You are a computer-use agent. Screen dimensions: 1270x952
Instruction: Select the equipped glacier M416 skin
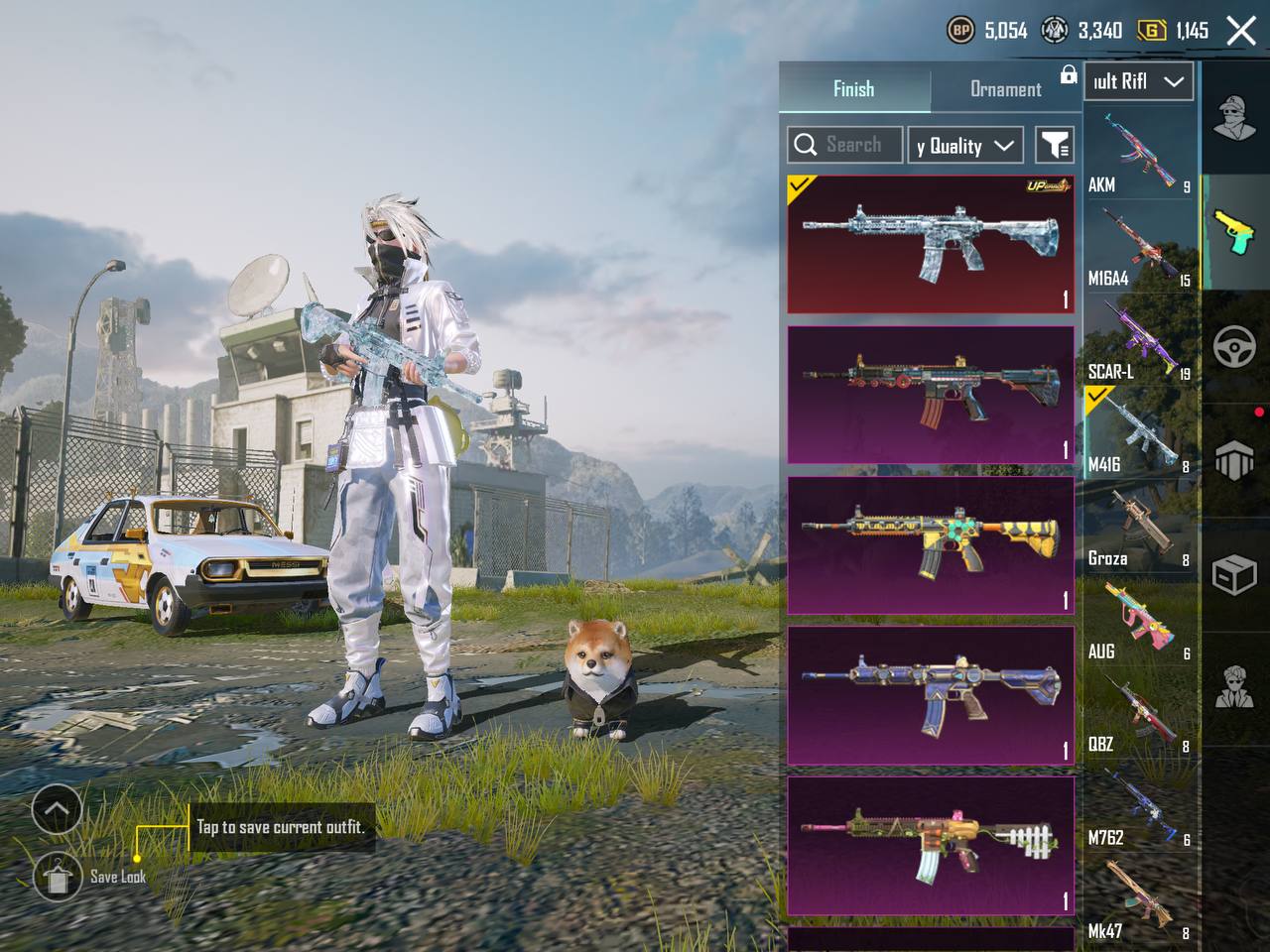coord(930,244)
